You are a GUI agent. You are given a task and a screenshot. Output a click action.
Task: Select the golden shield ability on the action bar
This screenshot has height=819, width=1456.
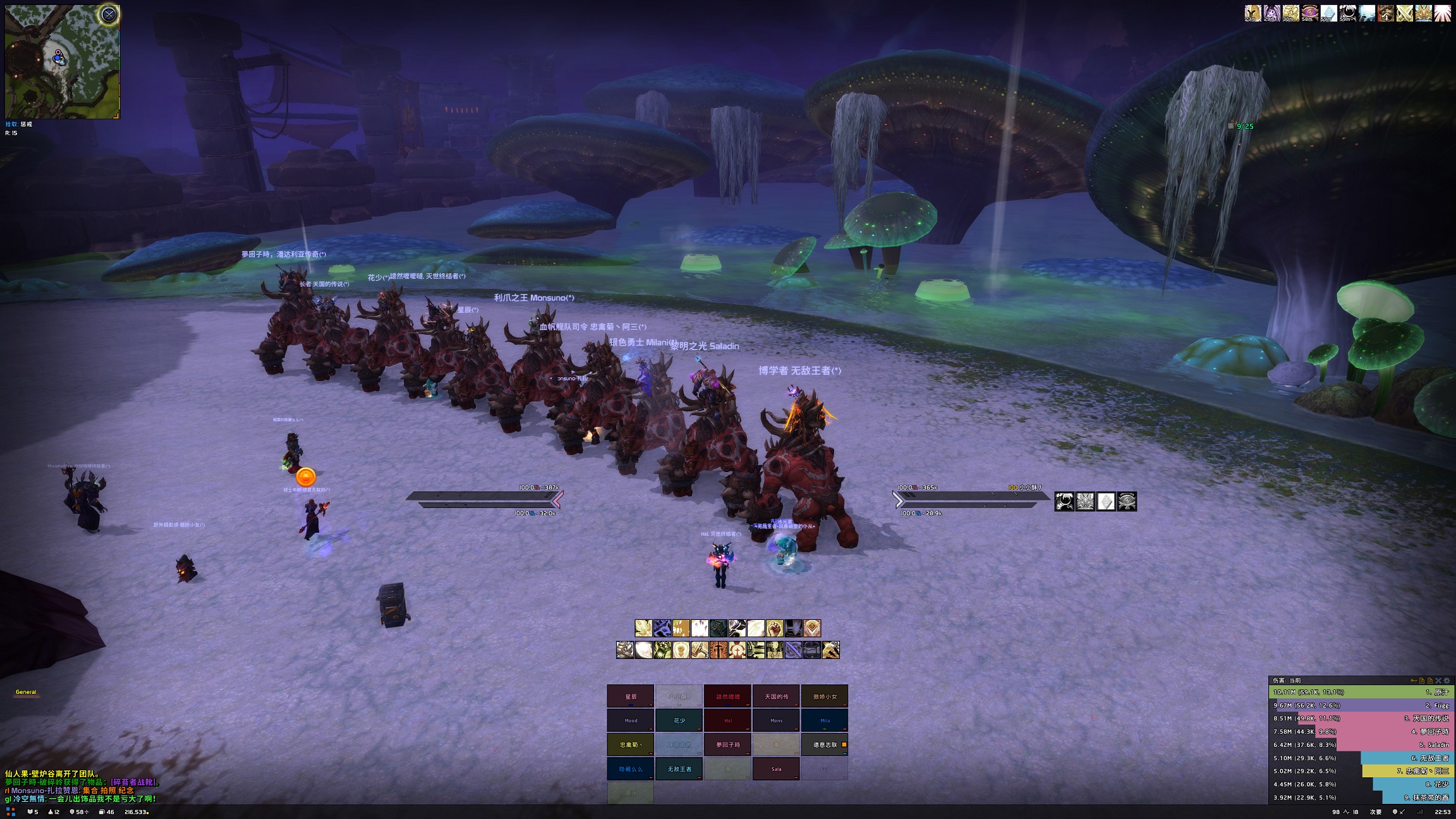click(813, 628)
